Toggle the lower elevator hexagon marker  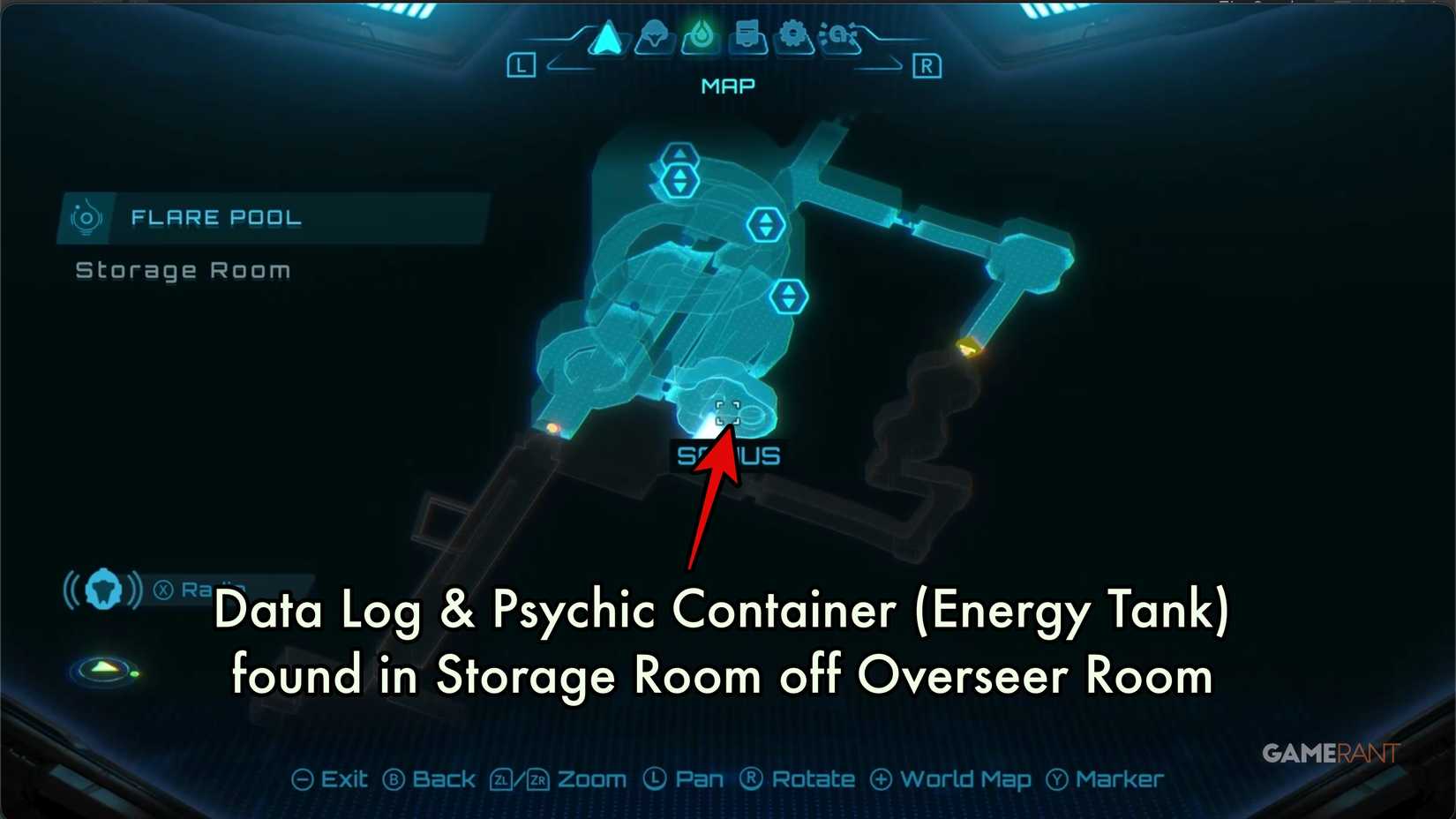click(x=790, y=297)
